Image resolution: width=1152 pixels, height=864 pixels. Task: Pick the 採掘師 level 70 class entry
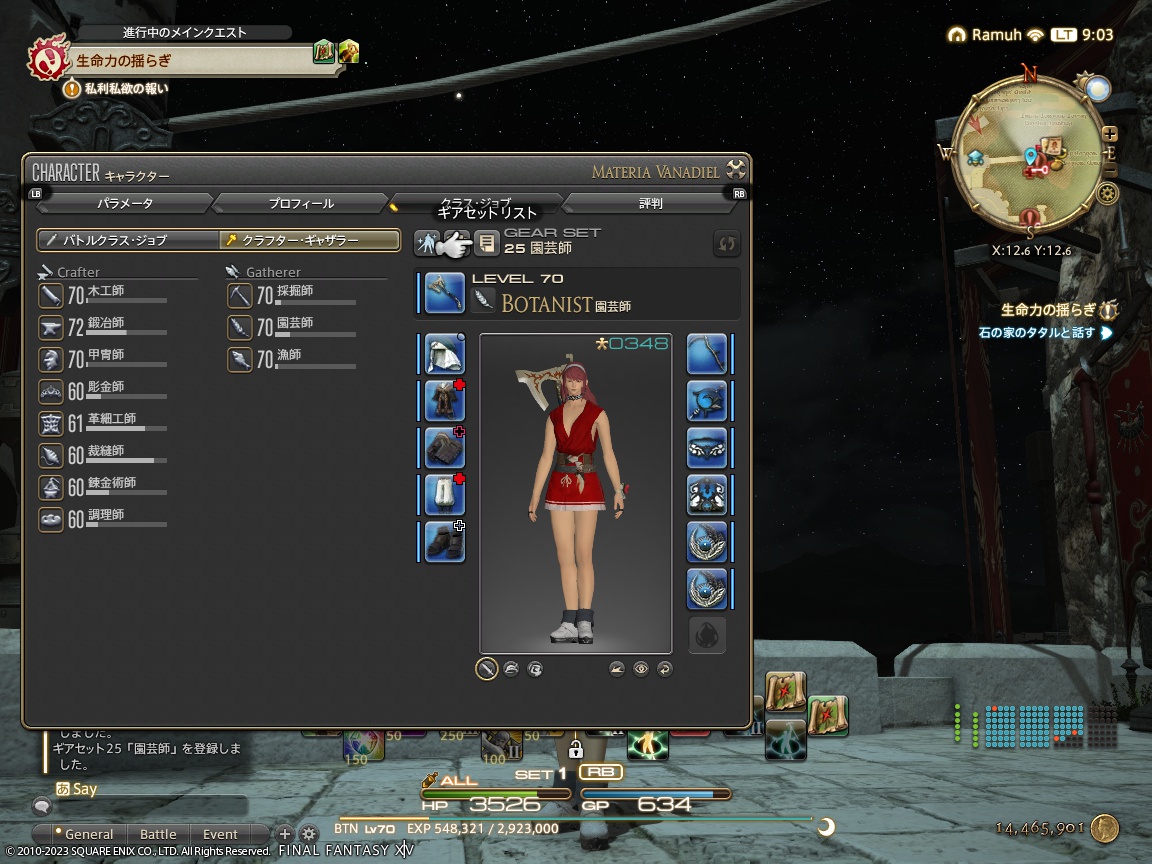tap(290, 294)
